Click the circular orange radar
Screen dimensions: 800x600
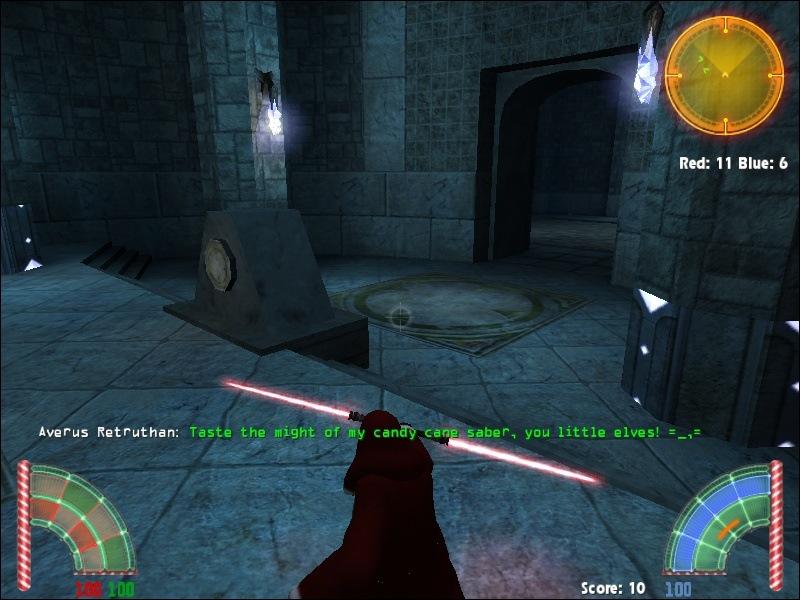click(724, 75)
